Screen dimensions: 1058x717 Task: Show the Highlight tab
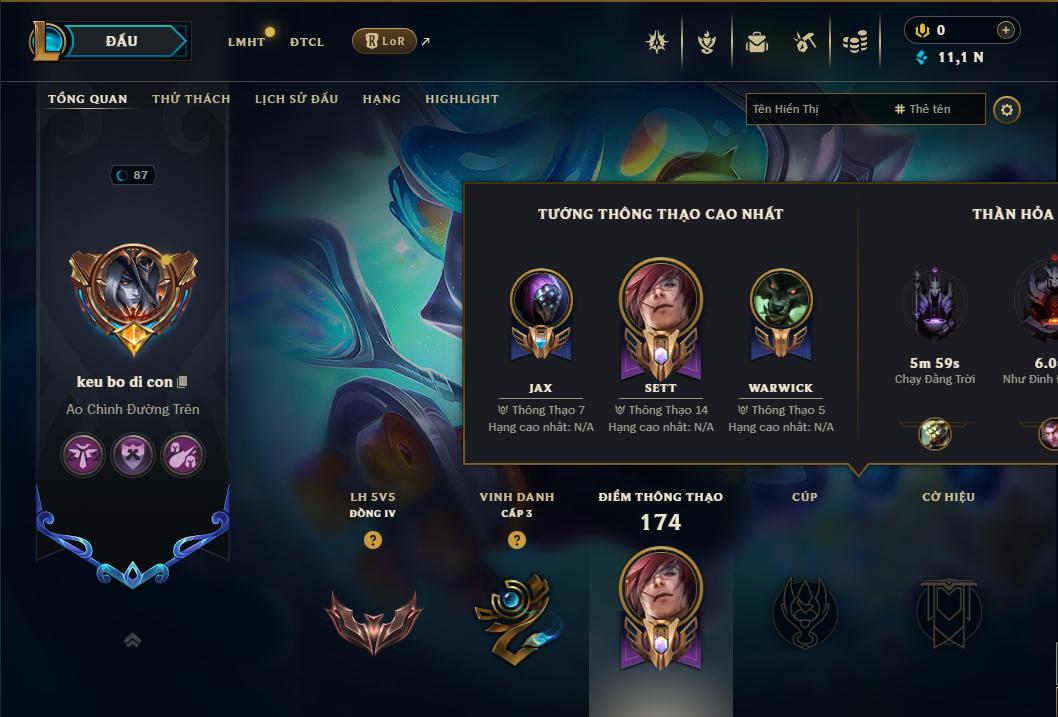pos(461,99)
